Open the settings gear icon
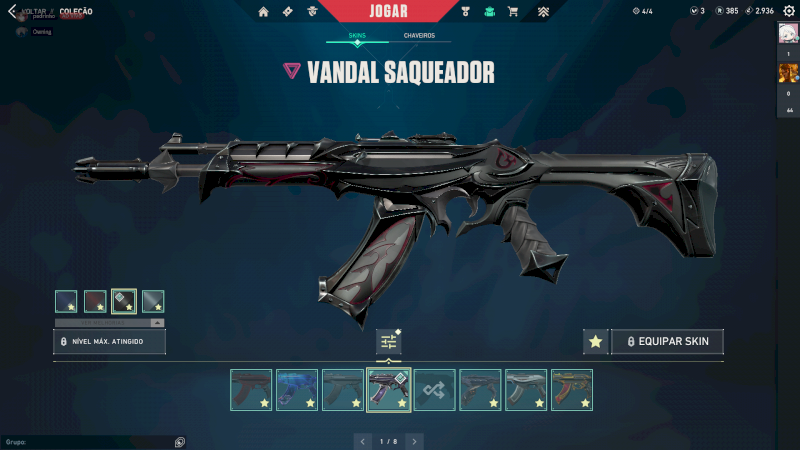This screenshot has width=800, height=450. (788, 11)
